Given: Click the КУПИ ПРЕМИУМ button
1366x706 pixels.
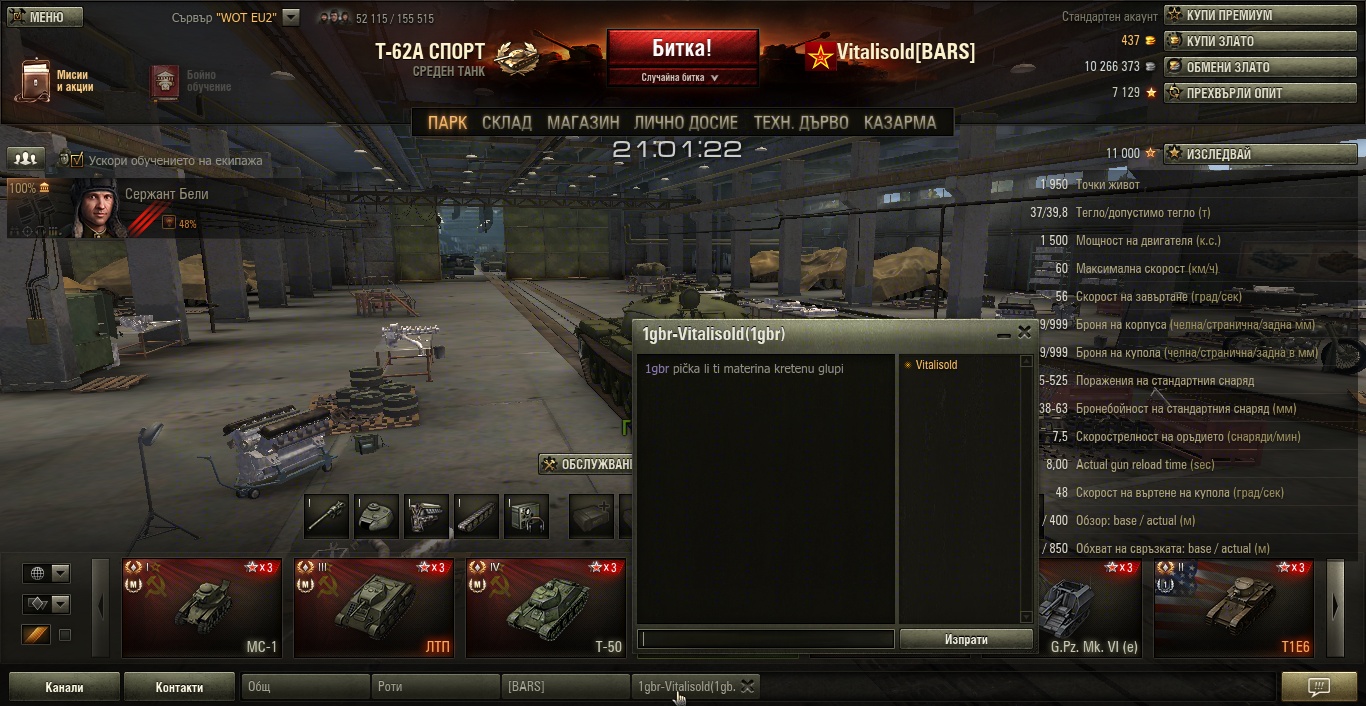Looking at the screenshot, I should (1262, 15).
